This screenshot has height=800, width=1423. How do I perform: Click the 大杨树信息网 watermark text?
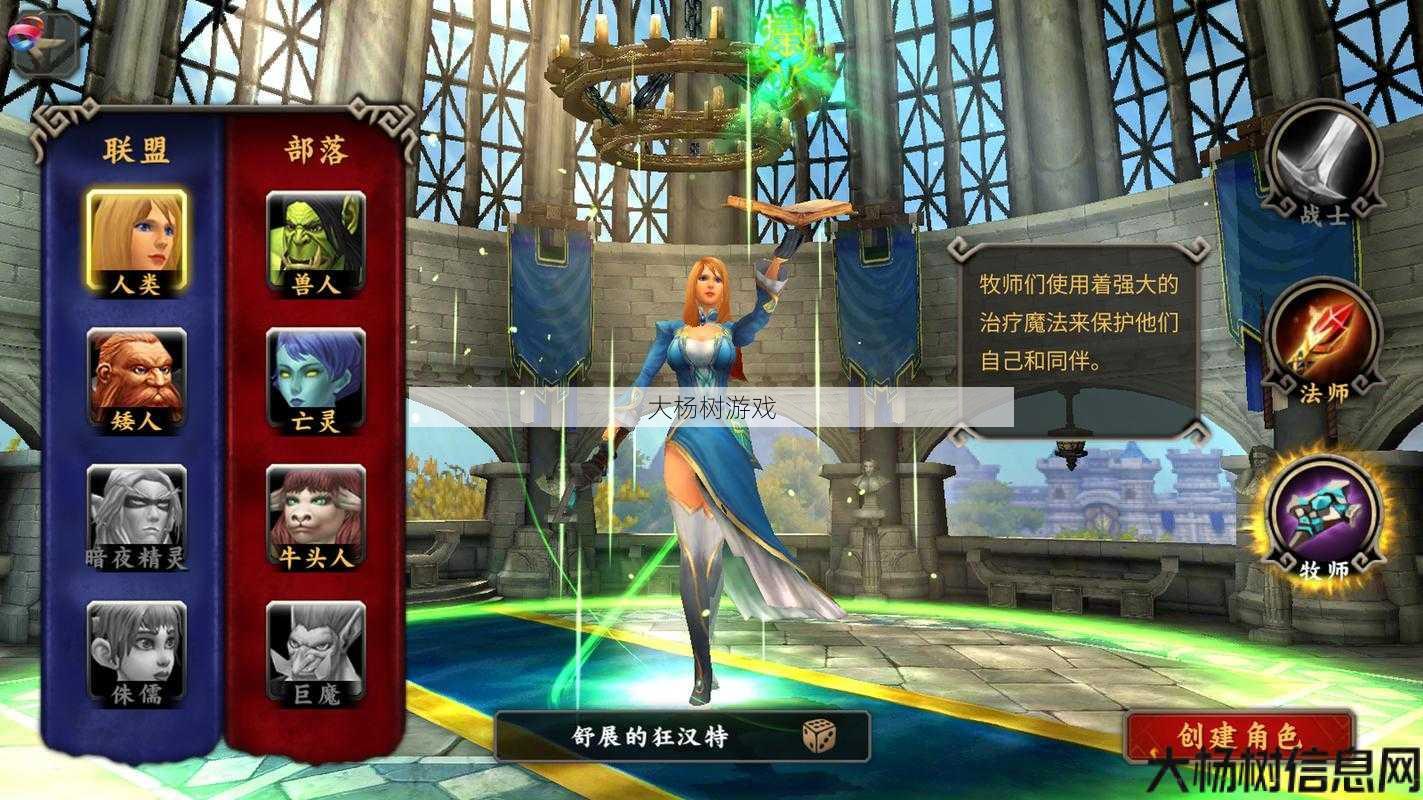1280,770
